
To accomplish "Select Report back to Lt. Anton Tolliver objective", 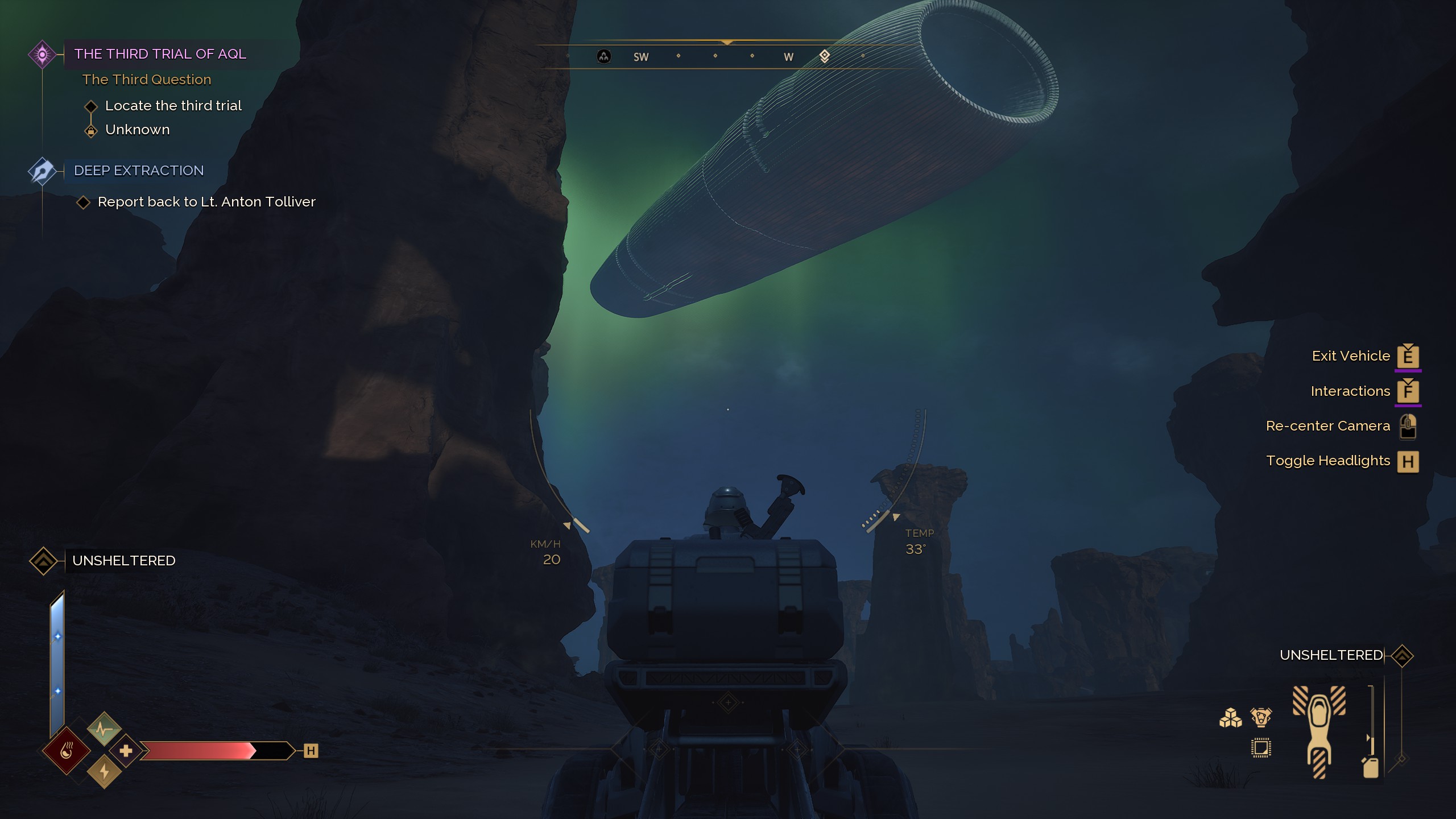I will click(x=206, y=202).
